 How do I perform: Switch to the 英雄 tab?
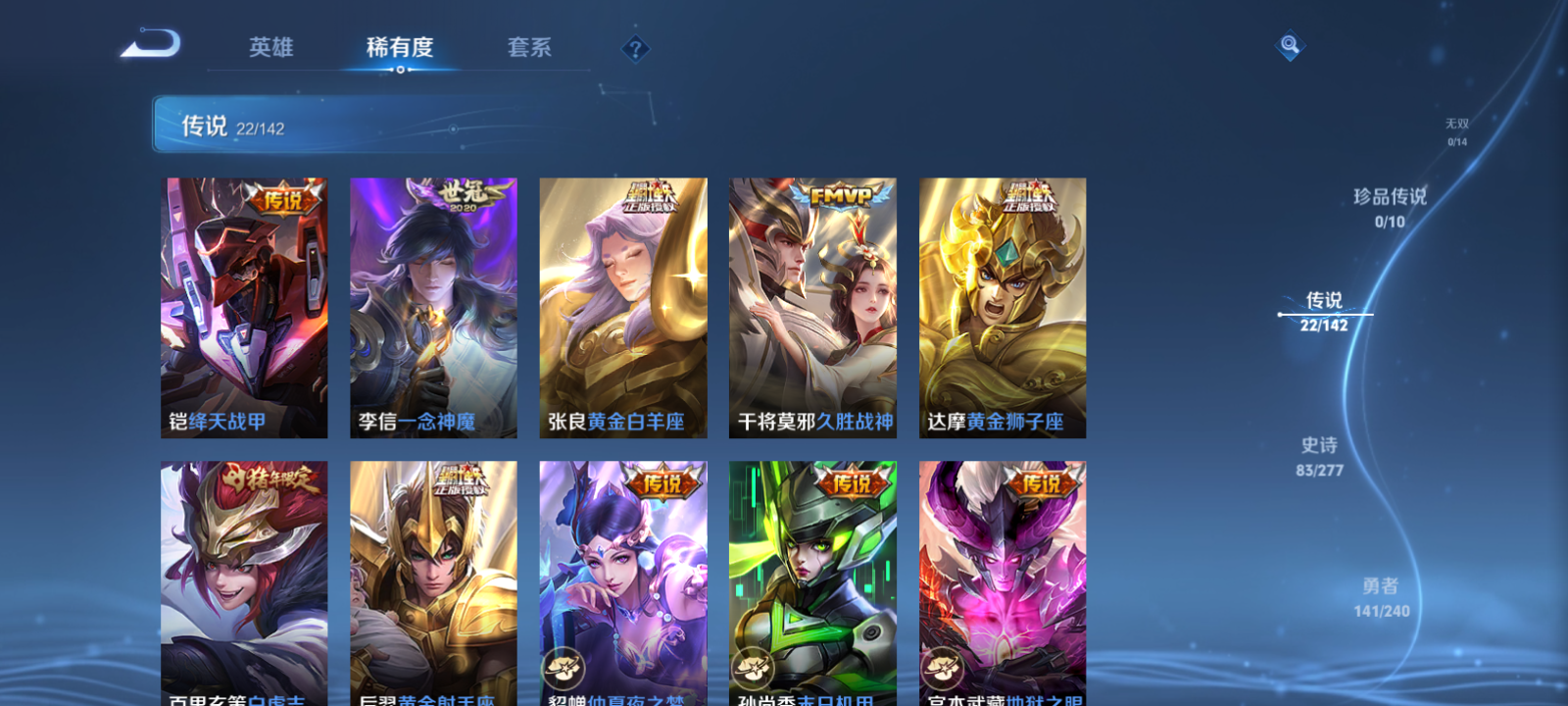pos(272,47)
